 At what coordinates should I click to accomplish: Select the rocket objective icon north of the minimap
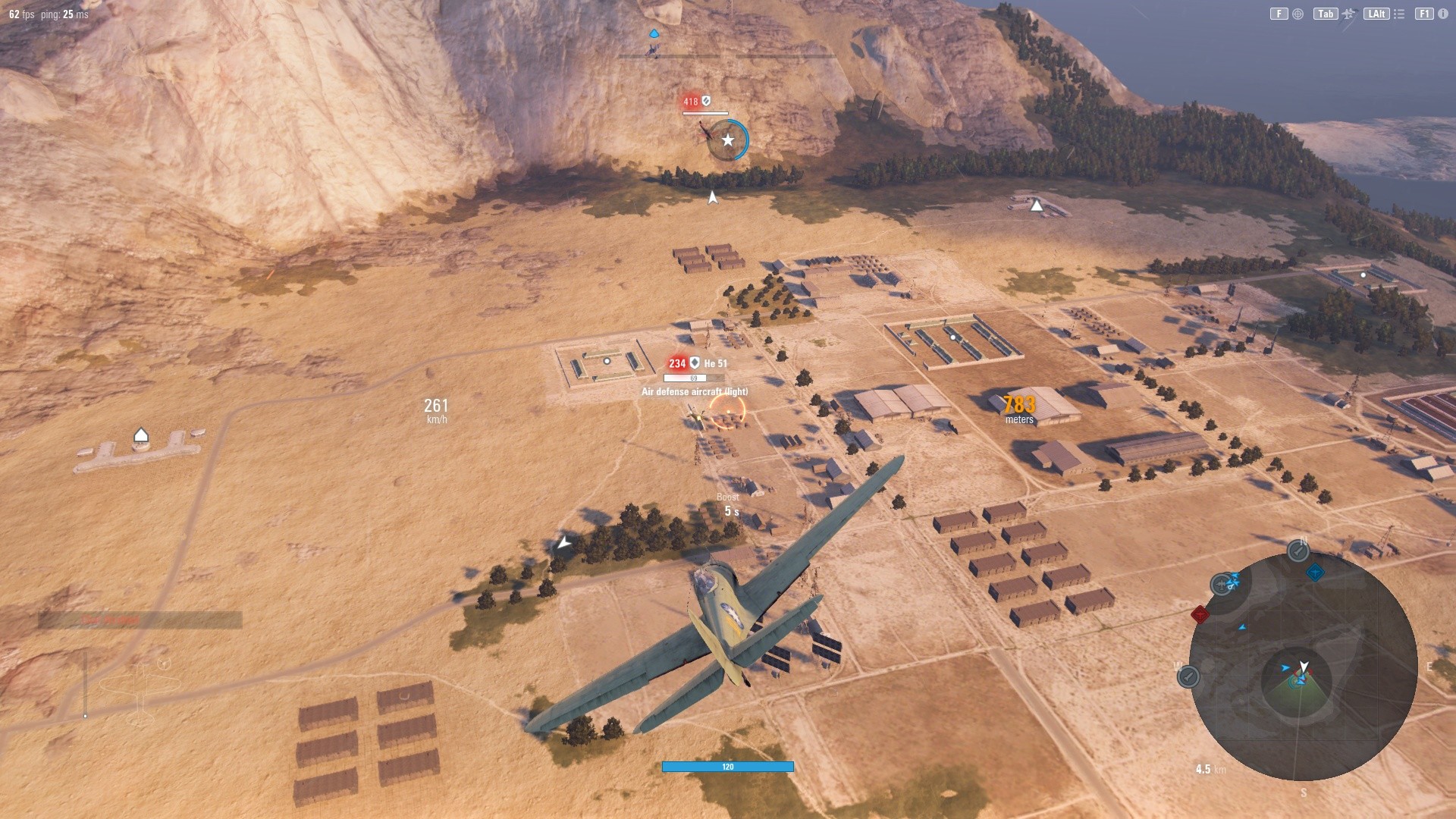[x=1298, y=551]
